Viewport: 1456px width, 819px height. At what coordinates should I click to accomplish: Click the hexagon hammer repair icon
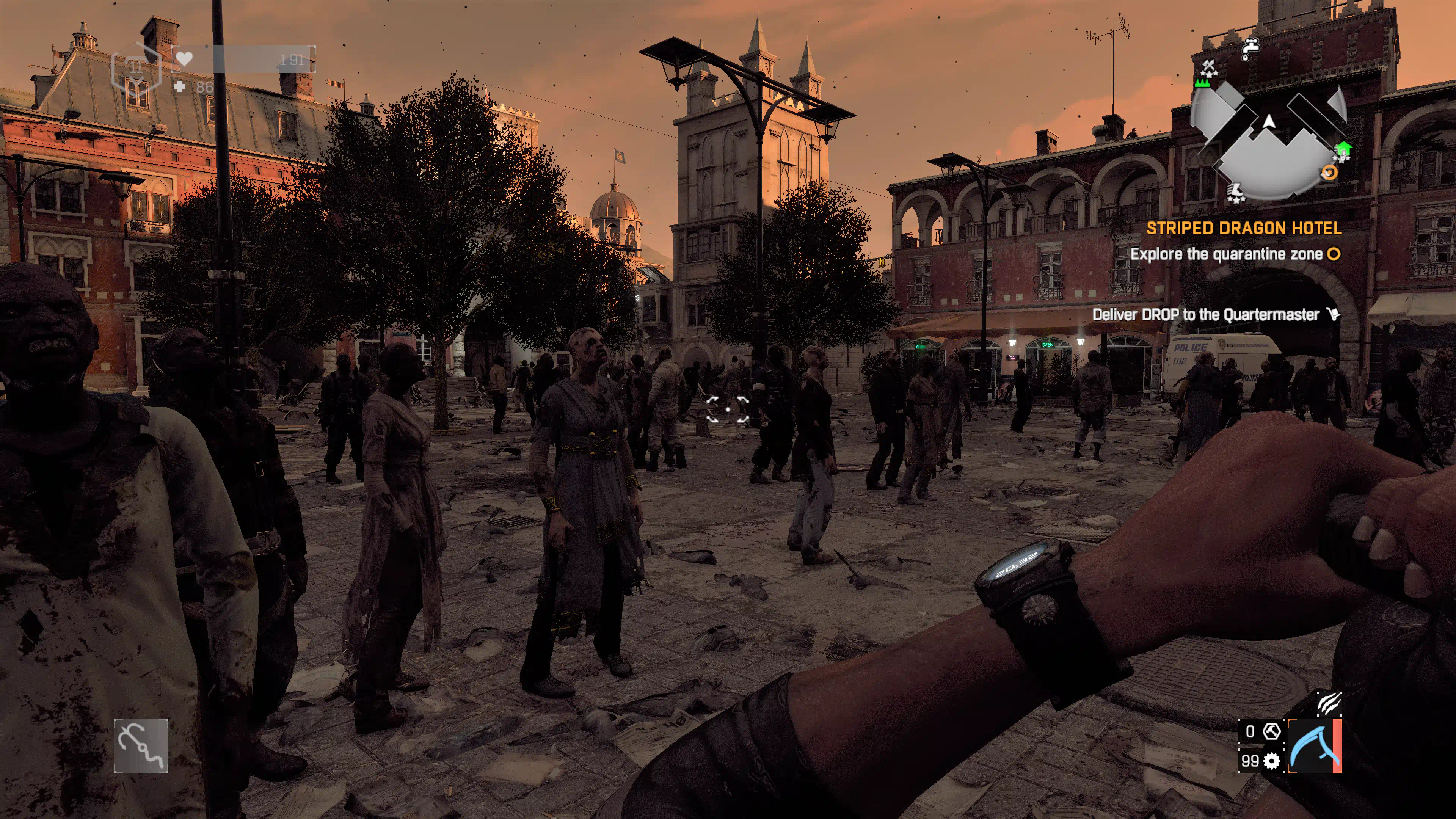tap(1272, 731)
